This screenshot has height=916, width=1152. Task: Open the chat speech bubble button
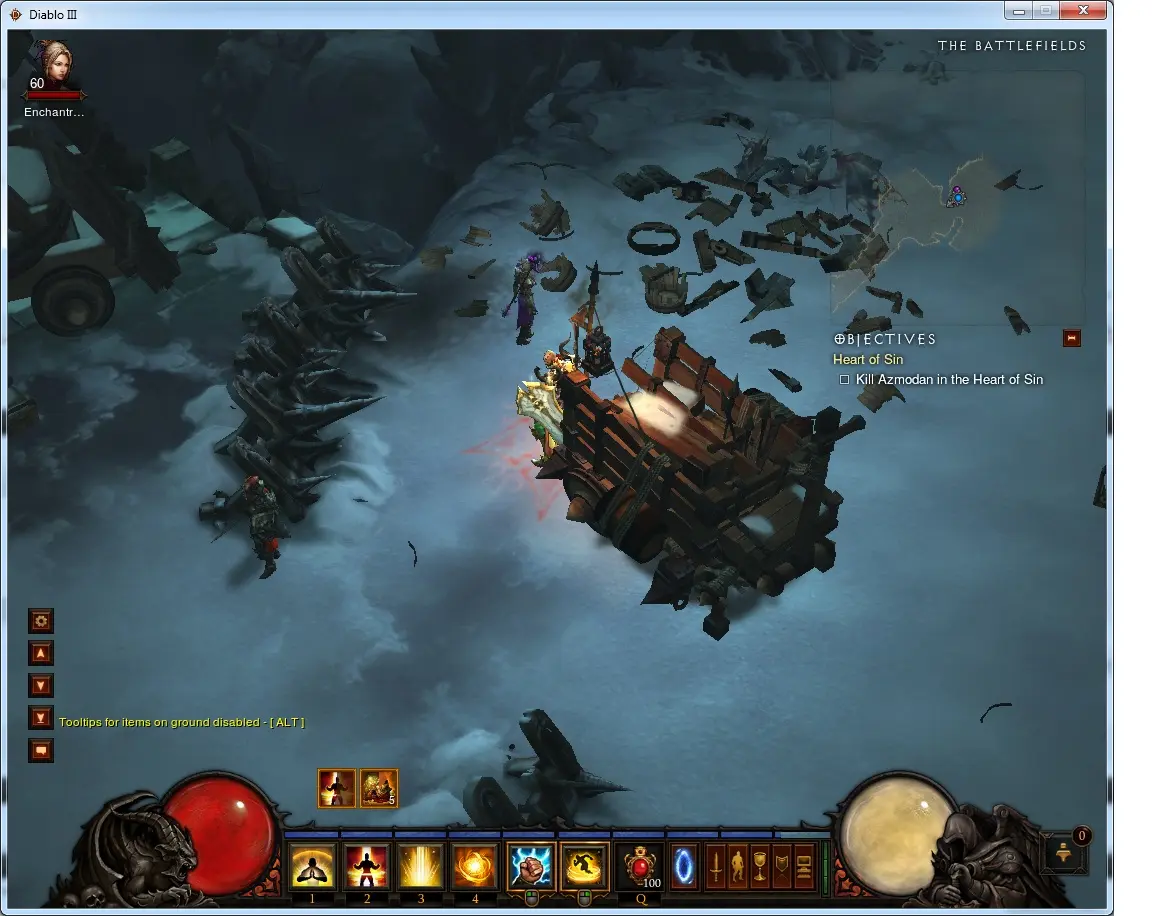[41, 749]
